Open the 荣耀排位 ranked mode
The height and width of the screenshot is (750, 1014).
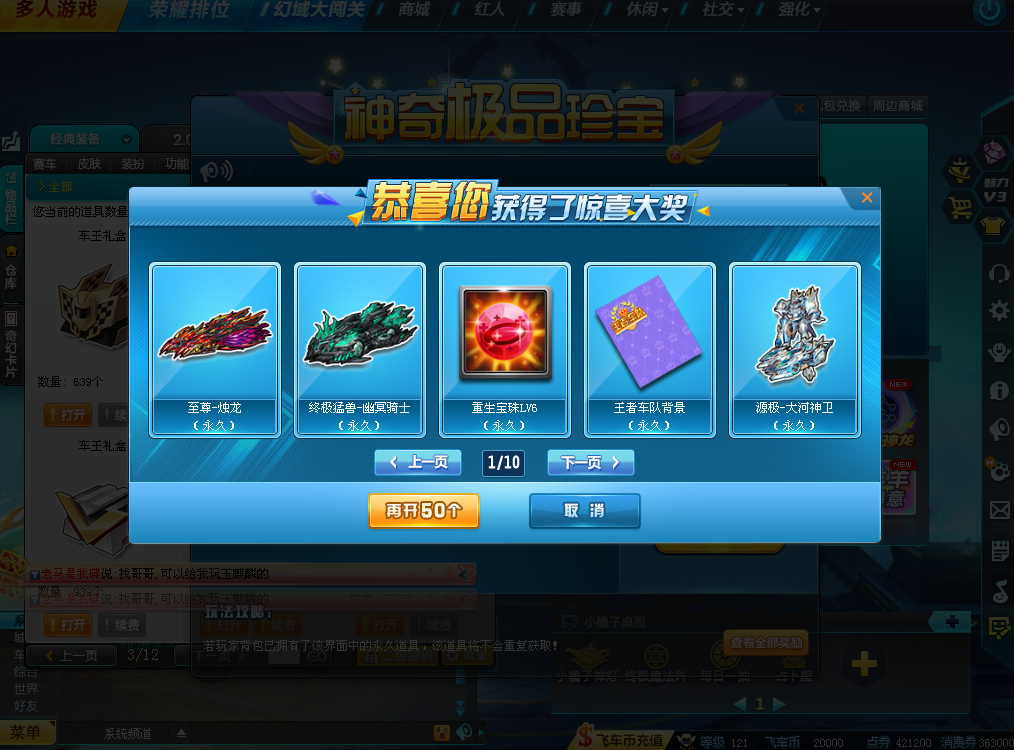pos(188,11)
